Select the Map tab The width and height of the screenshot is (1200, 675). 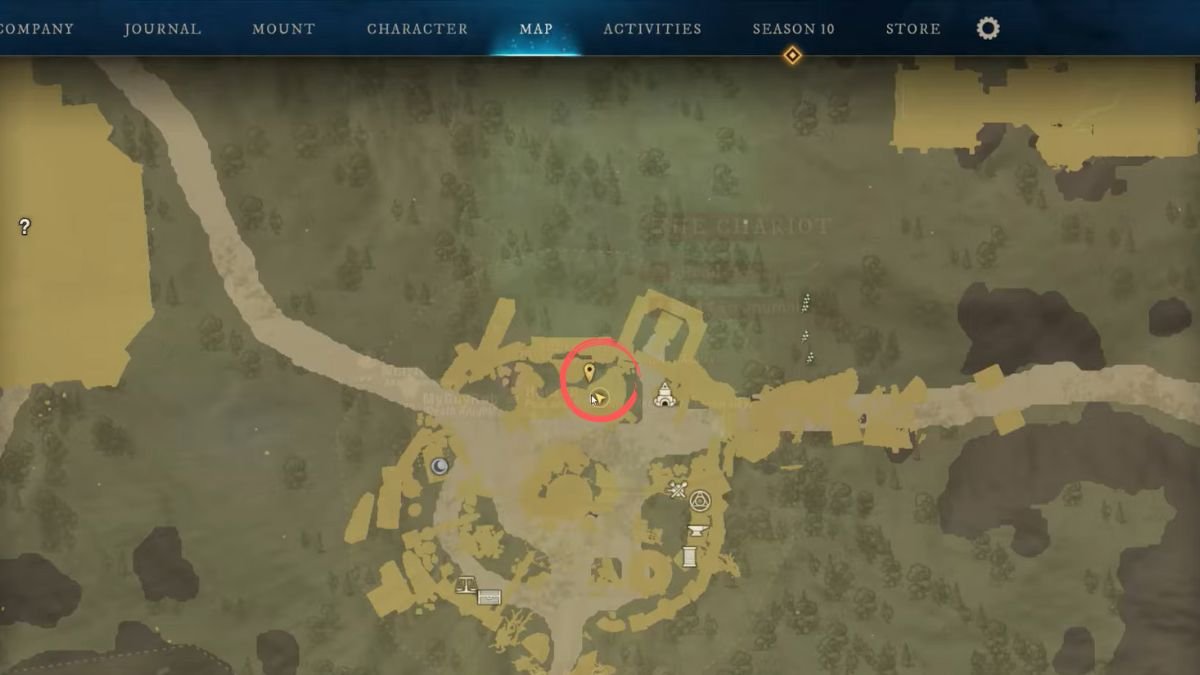(x=536, y=29)
